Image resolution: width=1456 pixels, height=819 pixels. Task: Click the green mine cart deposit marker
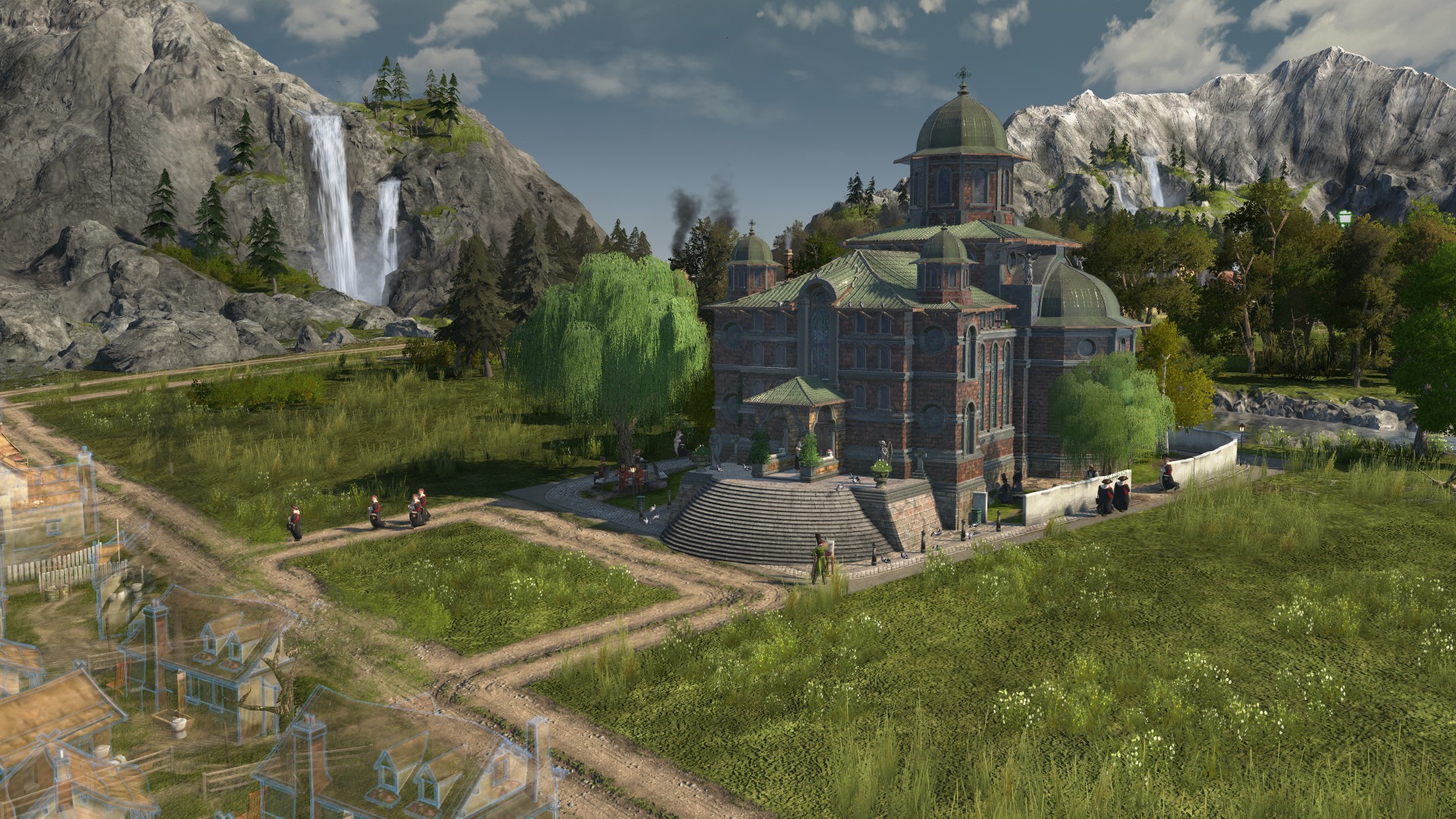(1345, 218)
